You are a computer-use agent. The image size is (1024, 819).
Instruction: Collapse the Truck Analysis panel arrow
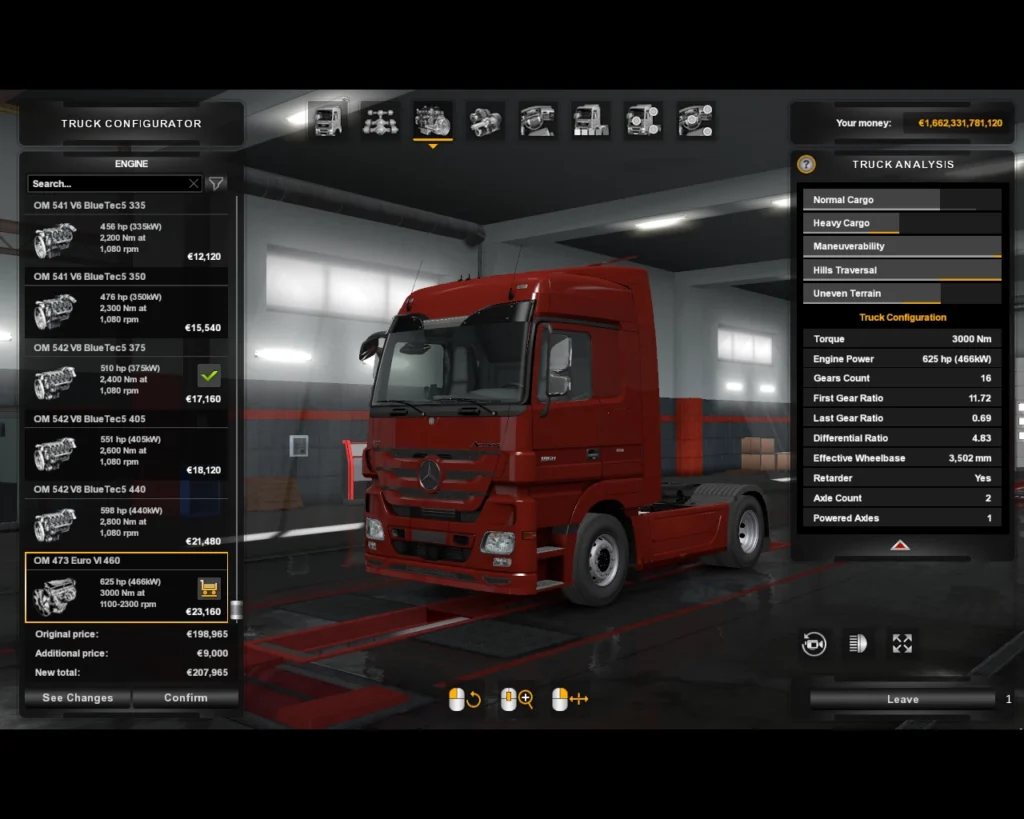(x=900, y=546)
